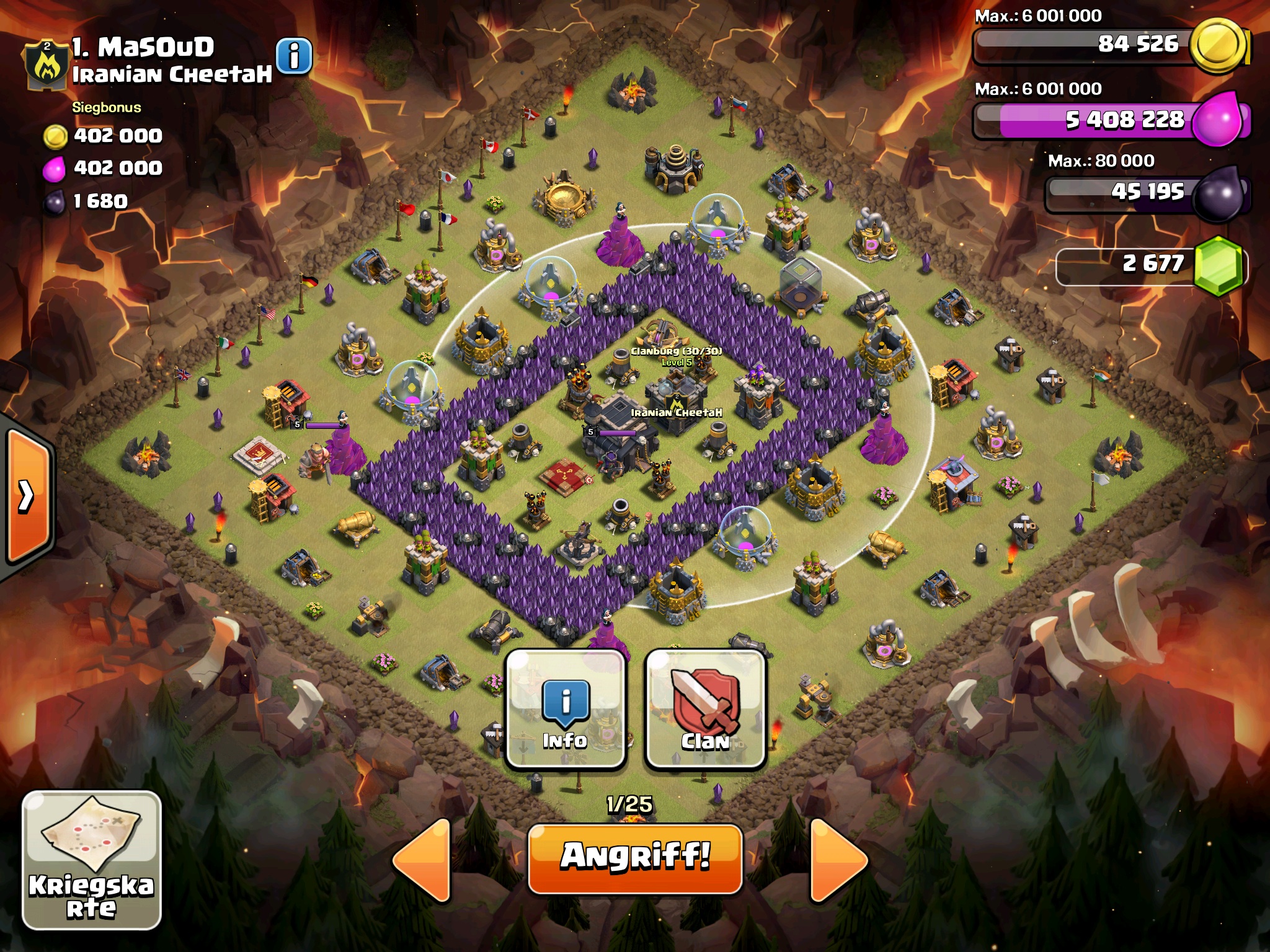Open the Kriegskarte war map
This screenshot has height=952, width=1270.
pos(92,860)
